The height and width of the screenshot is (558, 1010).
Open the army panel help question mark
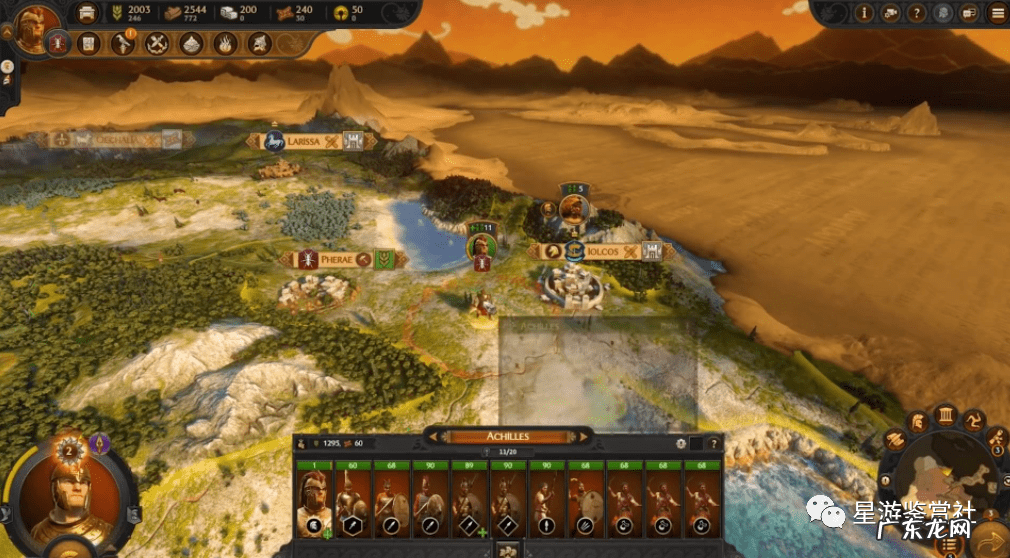(x=714, y=443)
